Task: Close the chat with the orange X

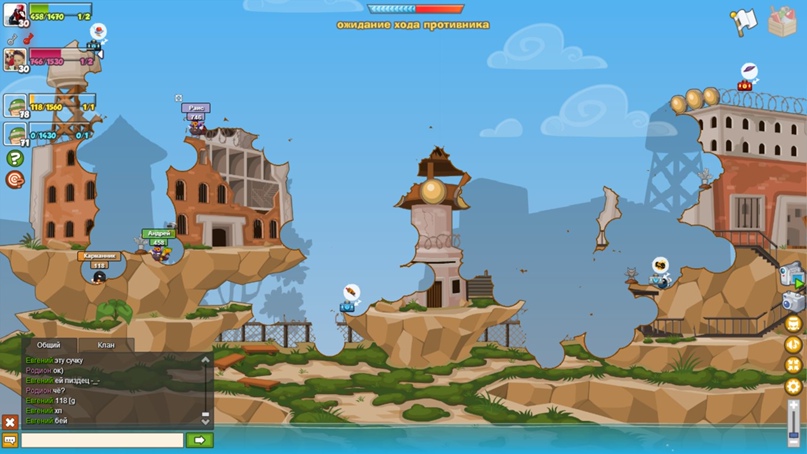Action: coord(10,423)
